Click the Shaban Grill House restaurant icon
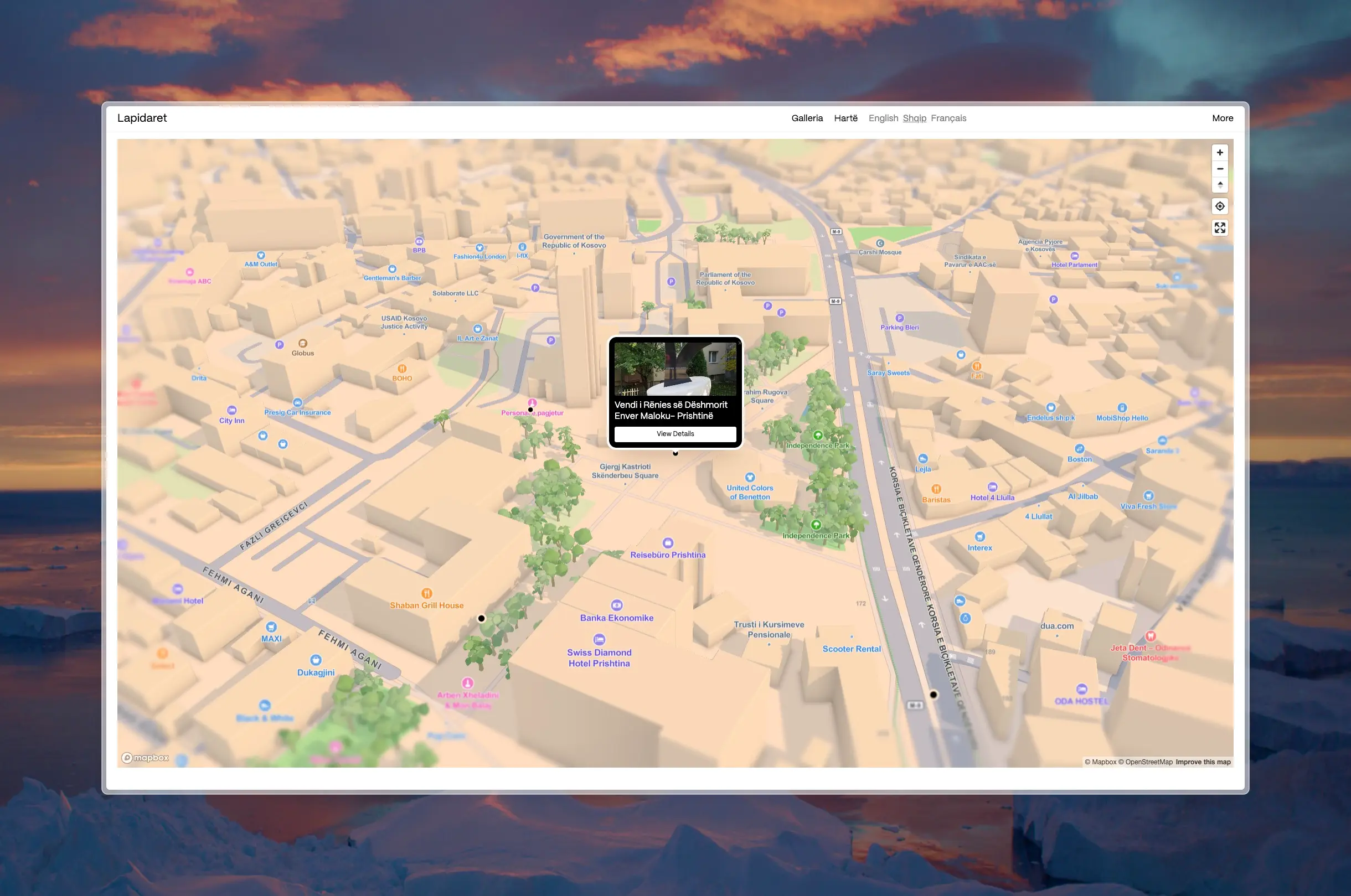The width and height of the screenshot is (1351, 896). click(x=427, y=593)
